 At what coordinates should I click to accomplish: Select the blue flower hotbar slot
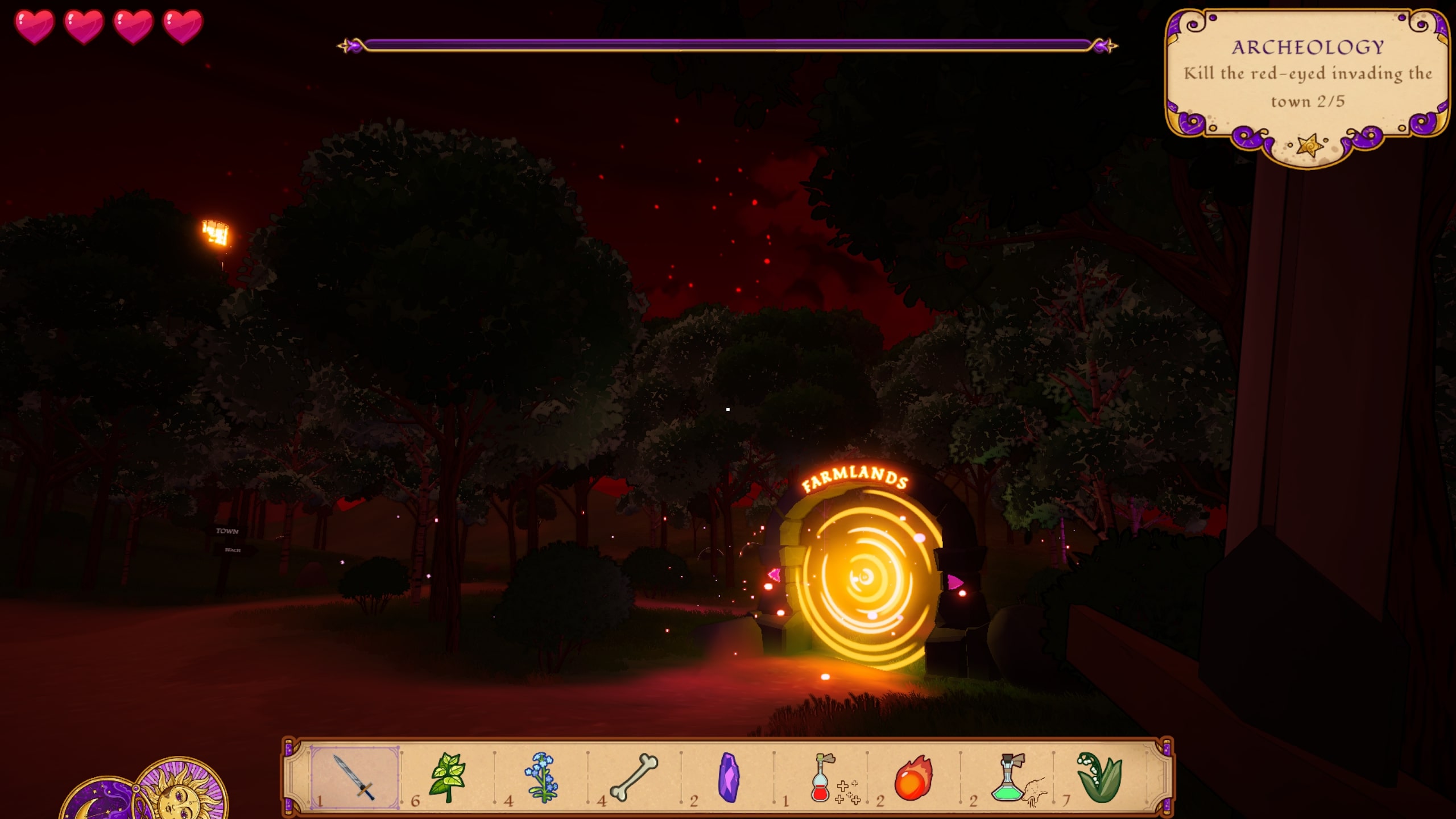tap(541, 777)
